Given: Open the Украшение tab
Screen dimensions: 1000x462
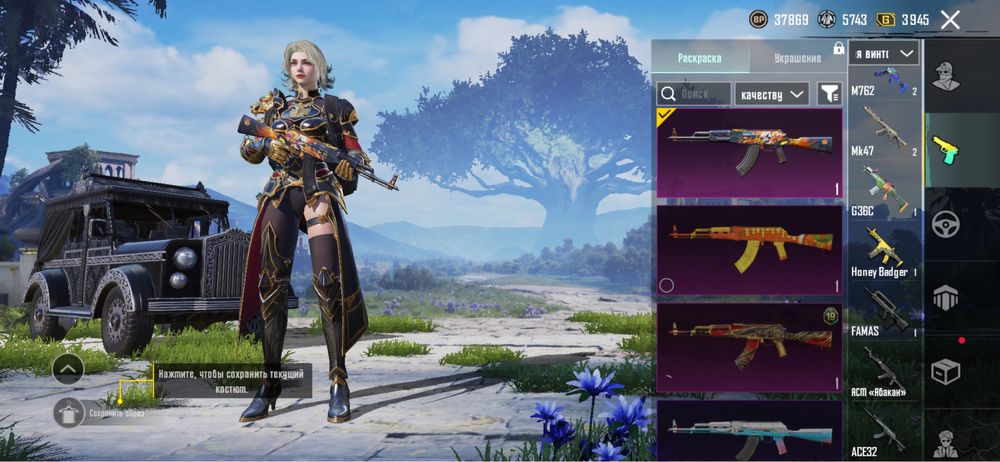Looking at the screenshot, I should tap(795, 58).
